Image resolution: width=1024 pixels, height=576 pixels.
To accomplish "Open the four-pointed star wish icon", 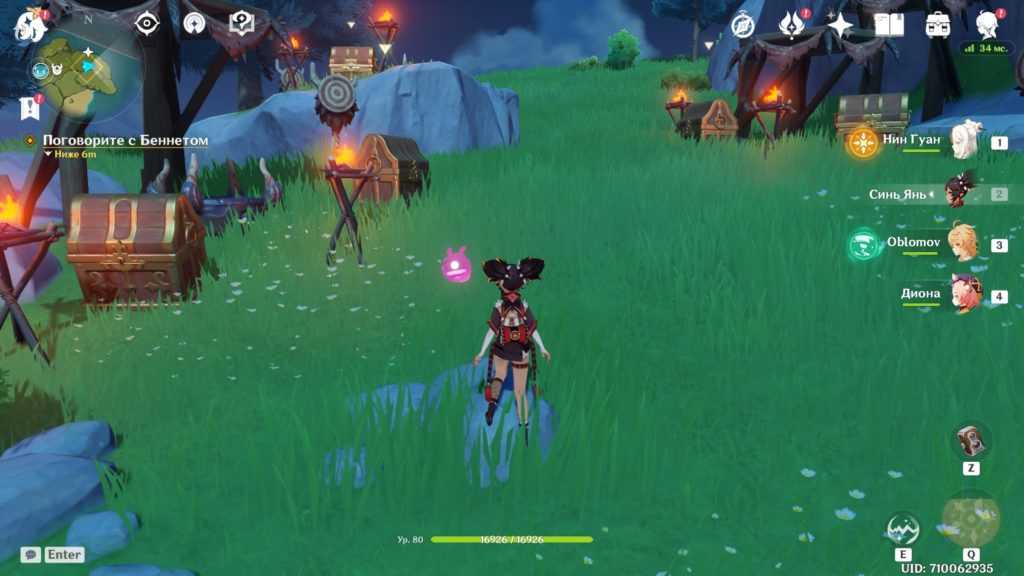I will [x=840, y=25].
